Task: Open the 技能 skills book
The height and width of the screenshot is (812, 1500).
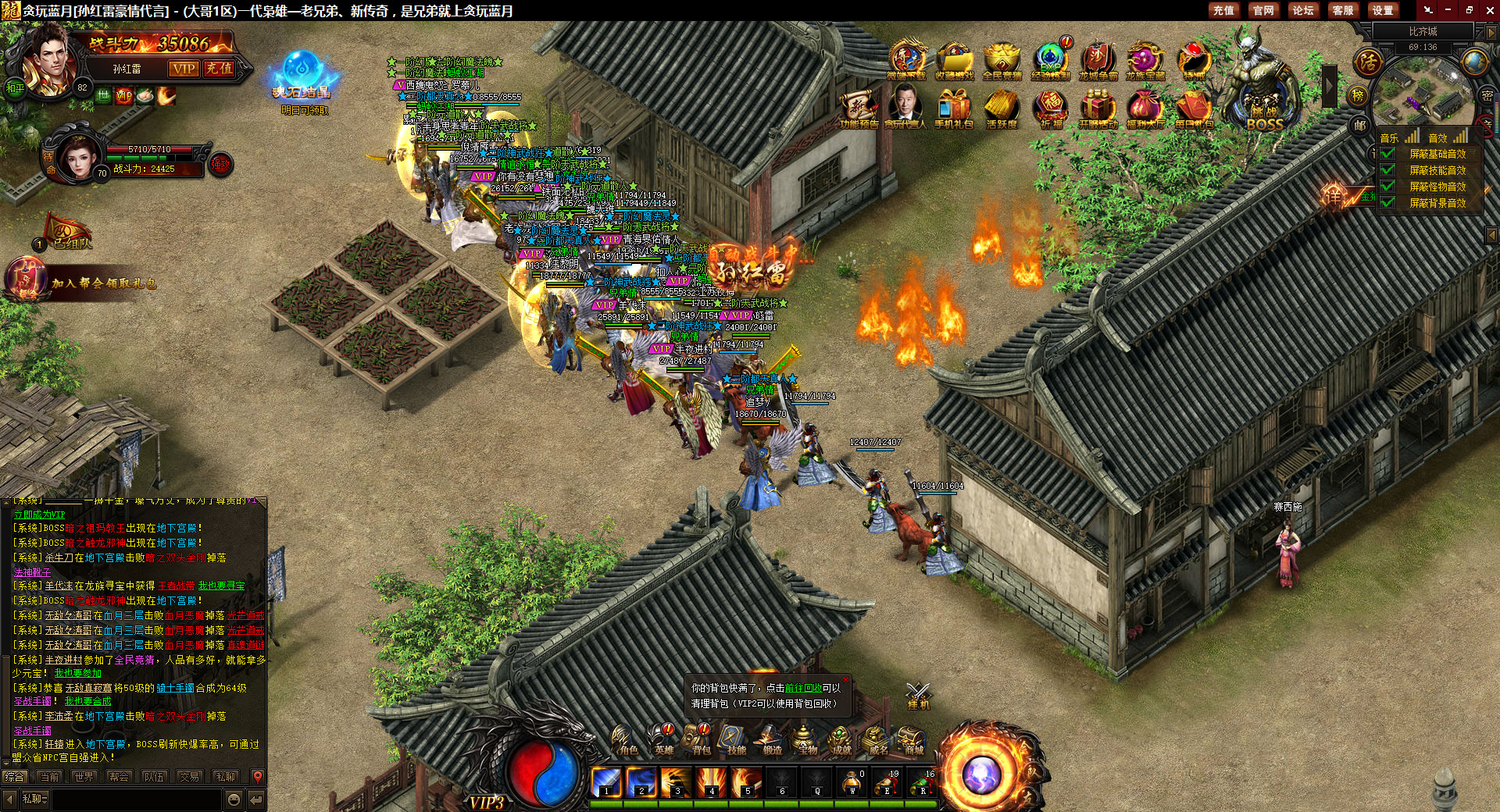Action: 735,739
